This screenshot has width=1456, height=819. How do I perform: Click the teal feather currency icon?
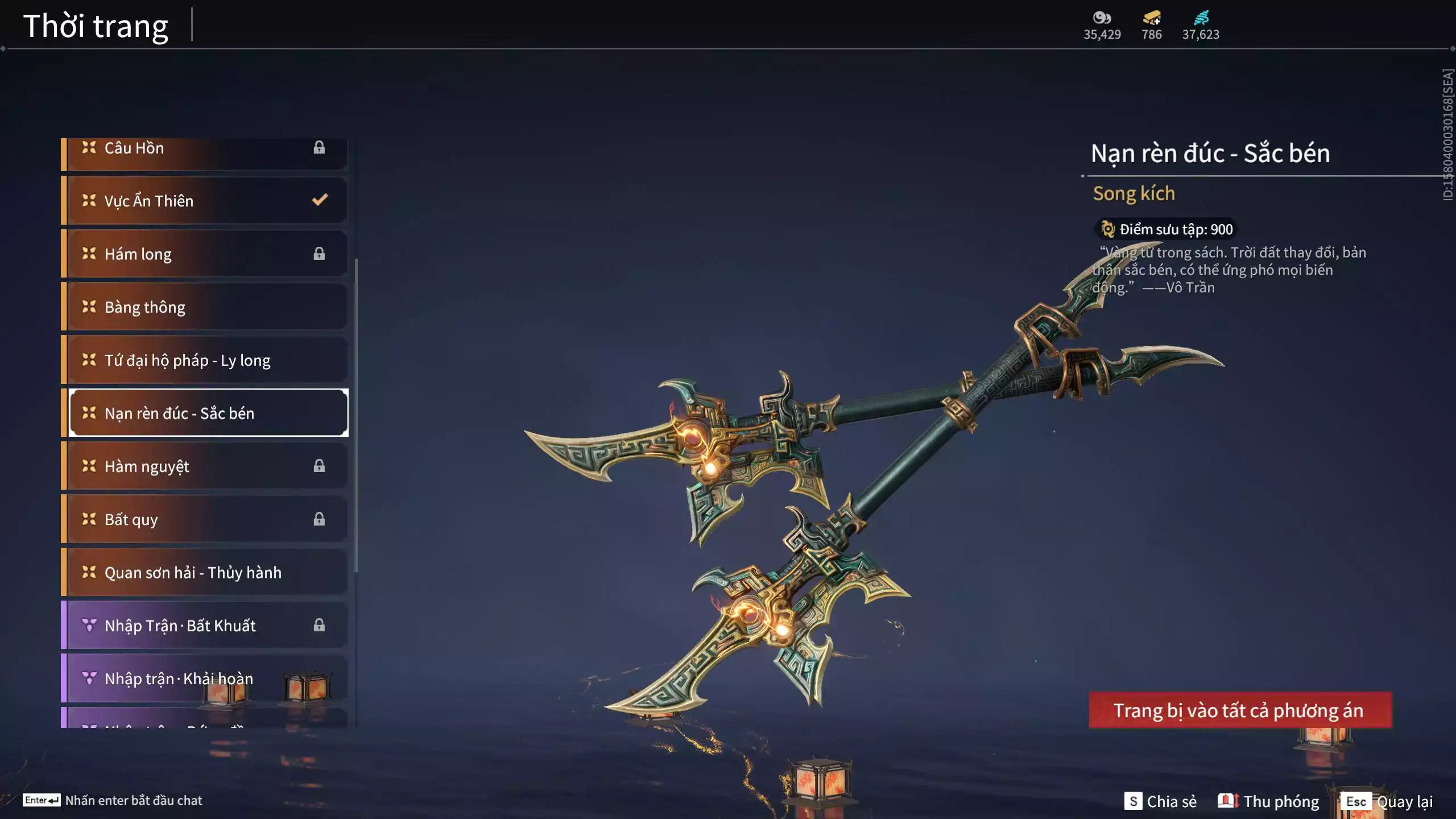(1201, 18)
